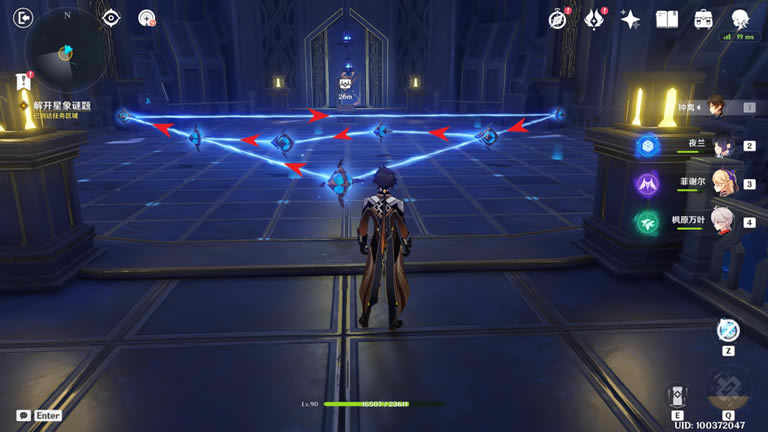
Task: Use the round gadget icon above the burst
Action: pos(728,330)
